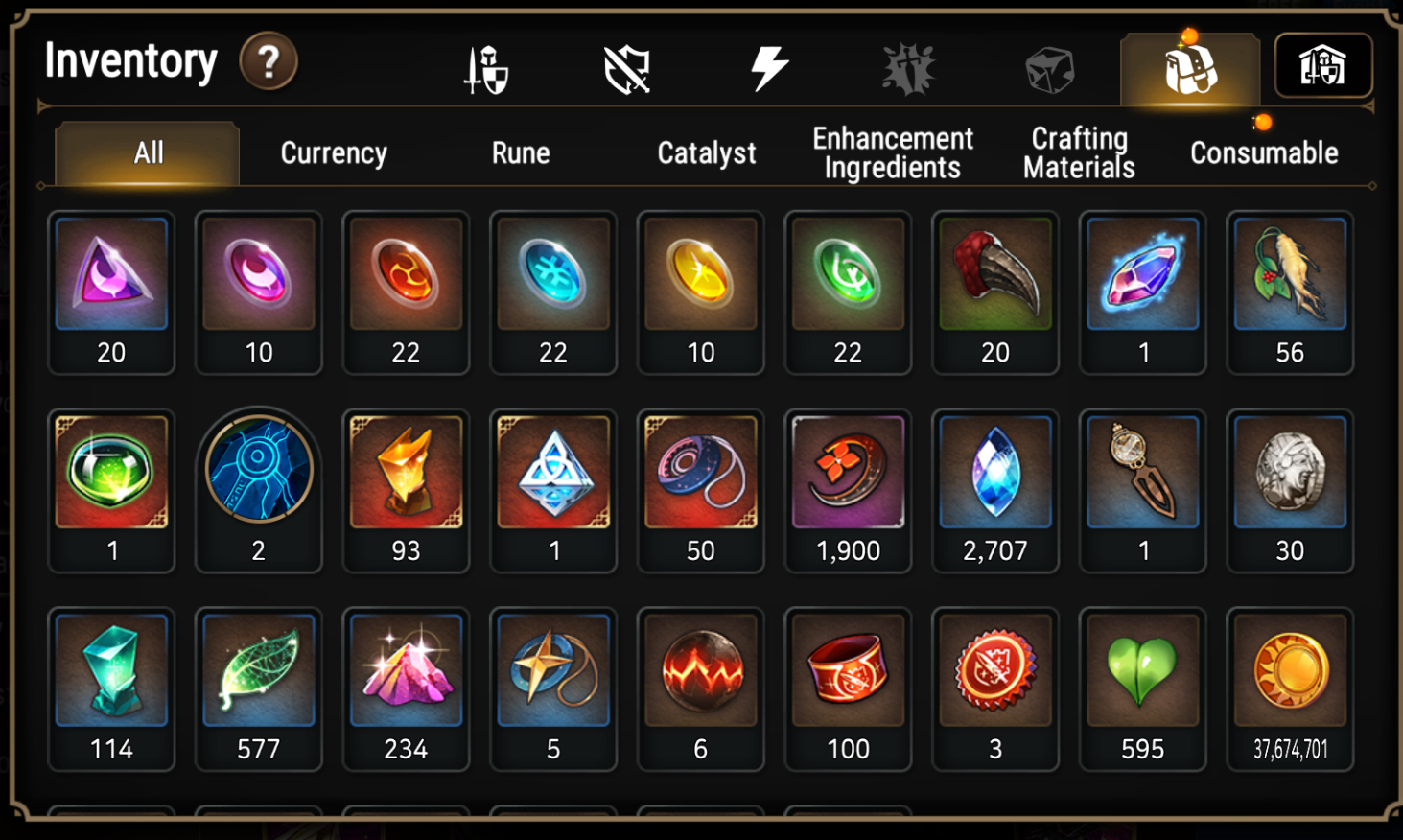Select the blue circuit orb with count 2
Screen dimensions: 1403x840
pyautogui.click(x=259, y=469)
